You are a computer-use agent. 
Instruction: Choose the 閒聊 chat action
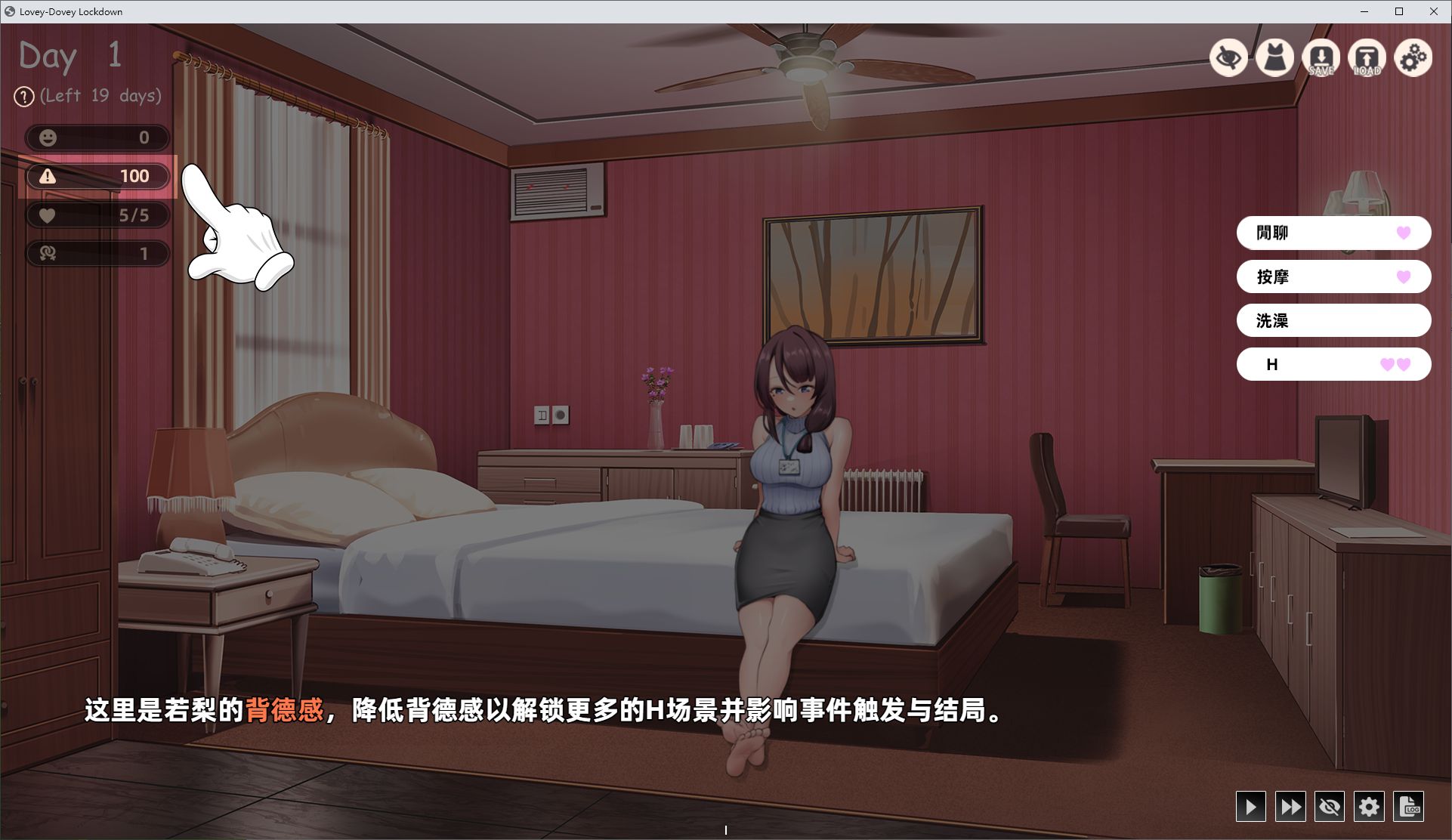[1333, 233]
